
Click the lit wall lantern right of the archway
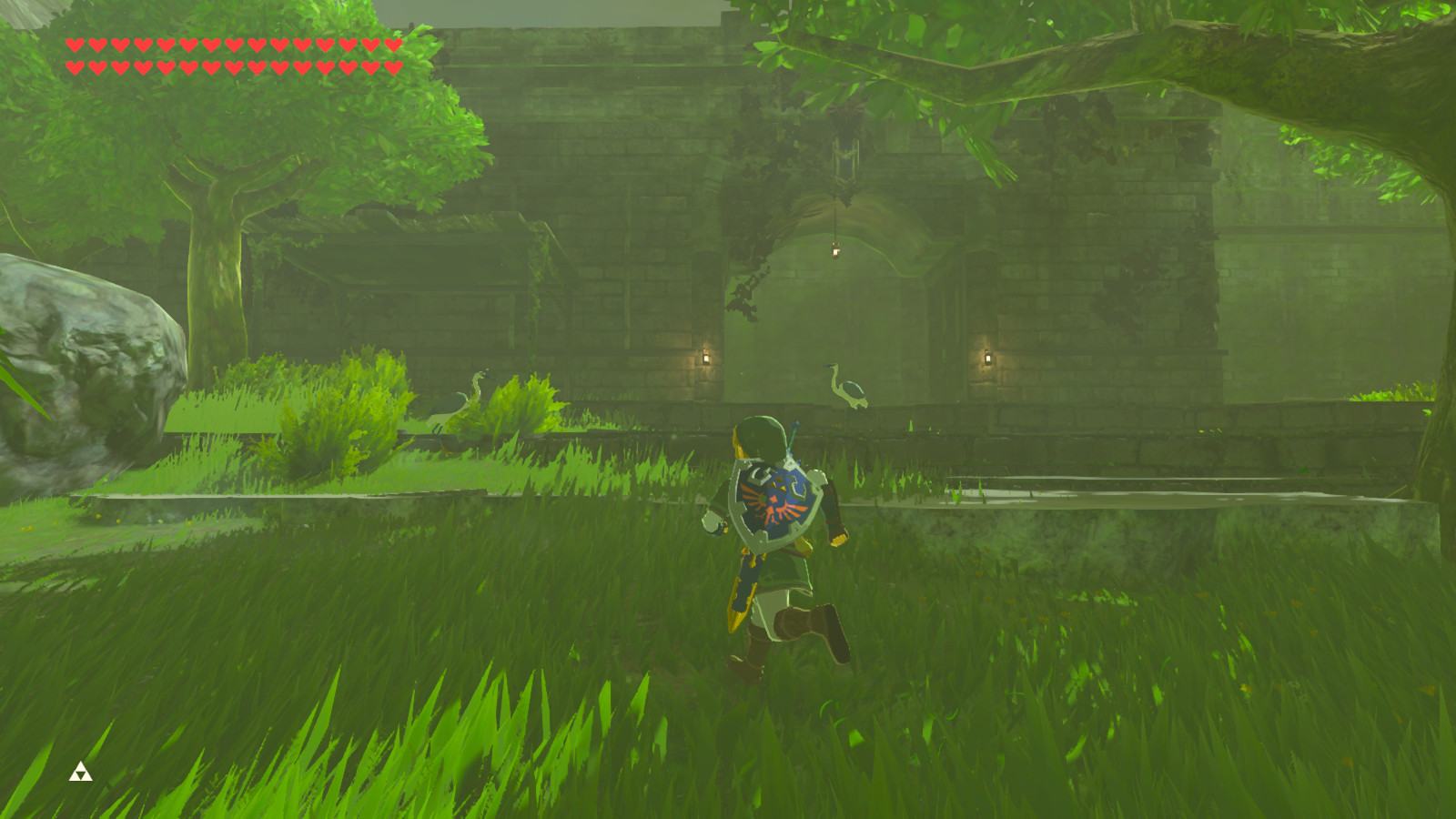click(989, 359)
